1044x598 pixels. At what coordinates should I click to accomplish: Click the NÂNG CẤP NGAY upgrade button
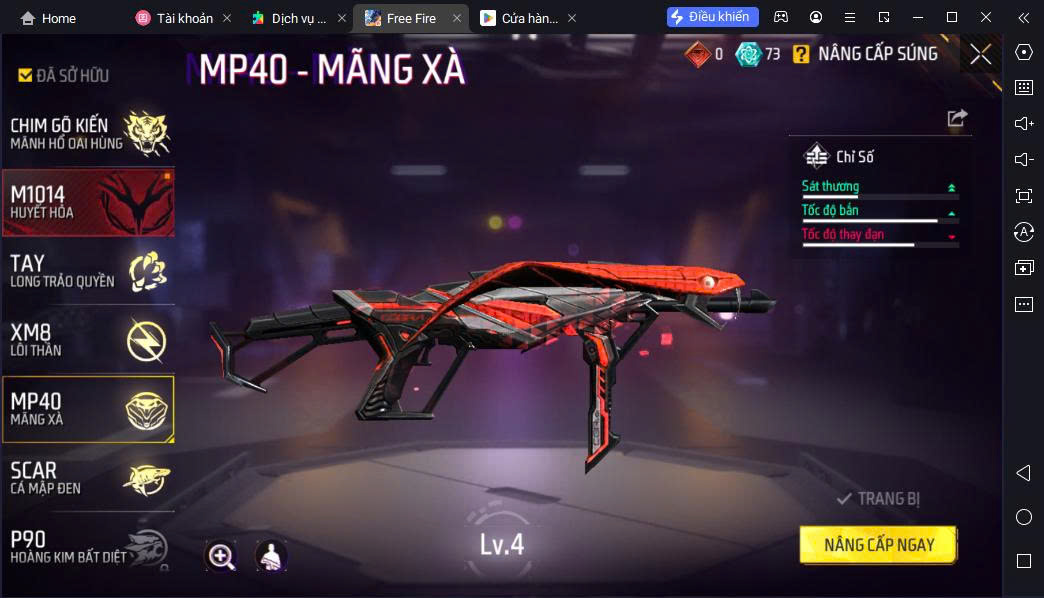[x=878, y=545]
